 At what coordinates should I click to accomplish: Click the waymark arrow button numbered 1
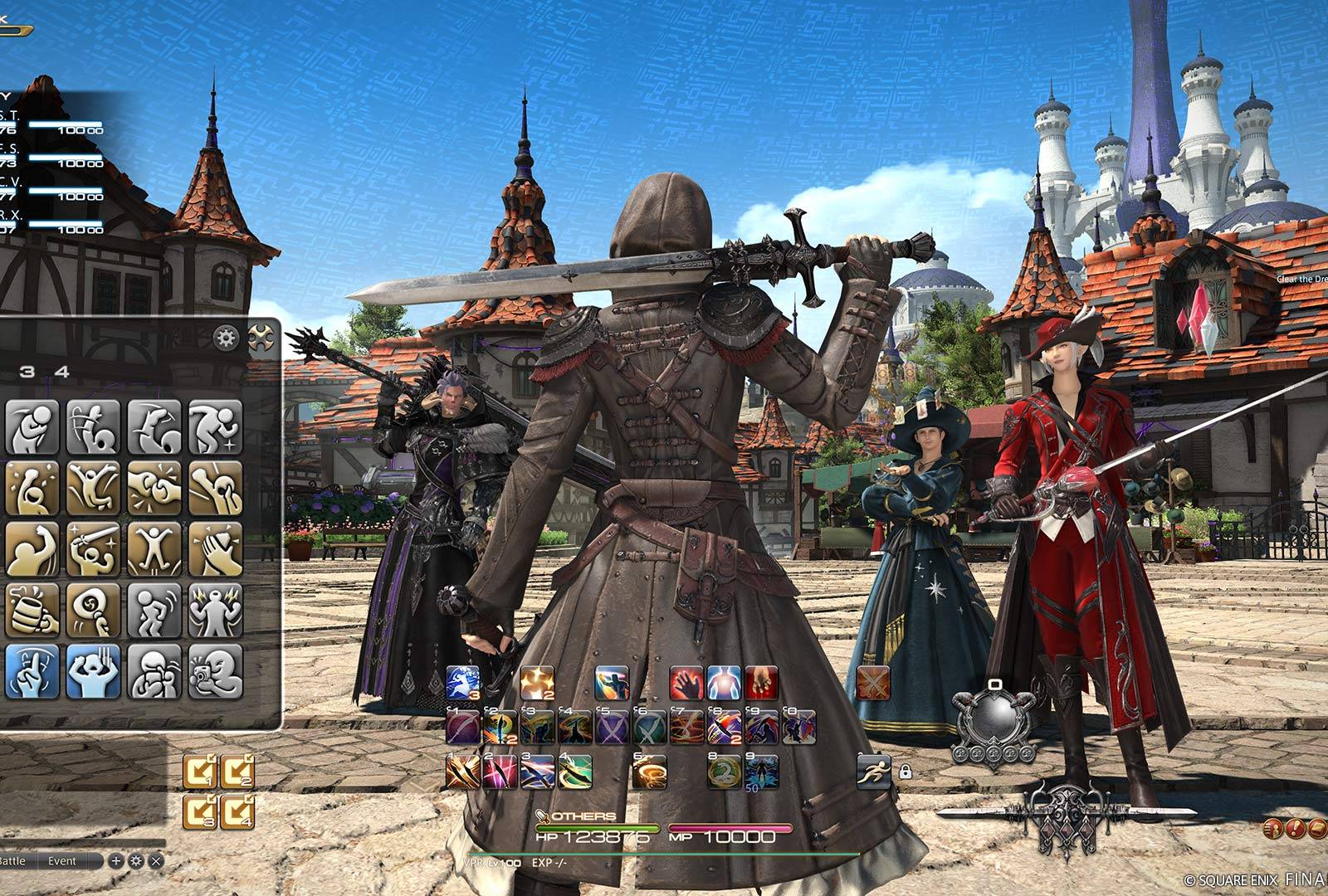pyautogui.click(x=200, y=772)
